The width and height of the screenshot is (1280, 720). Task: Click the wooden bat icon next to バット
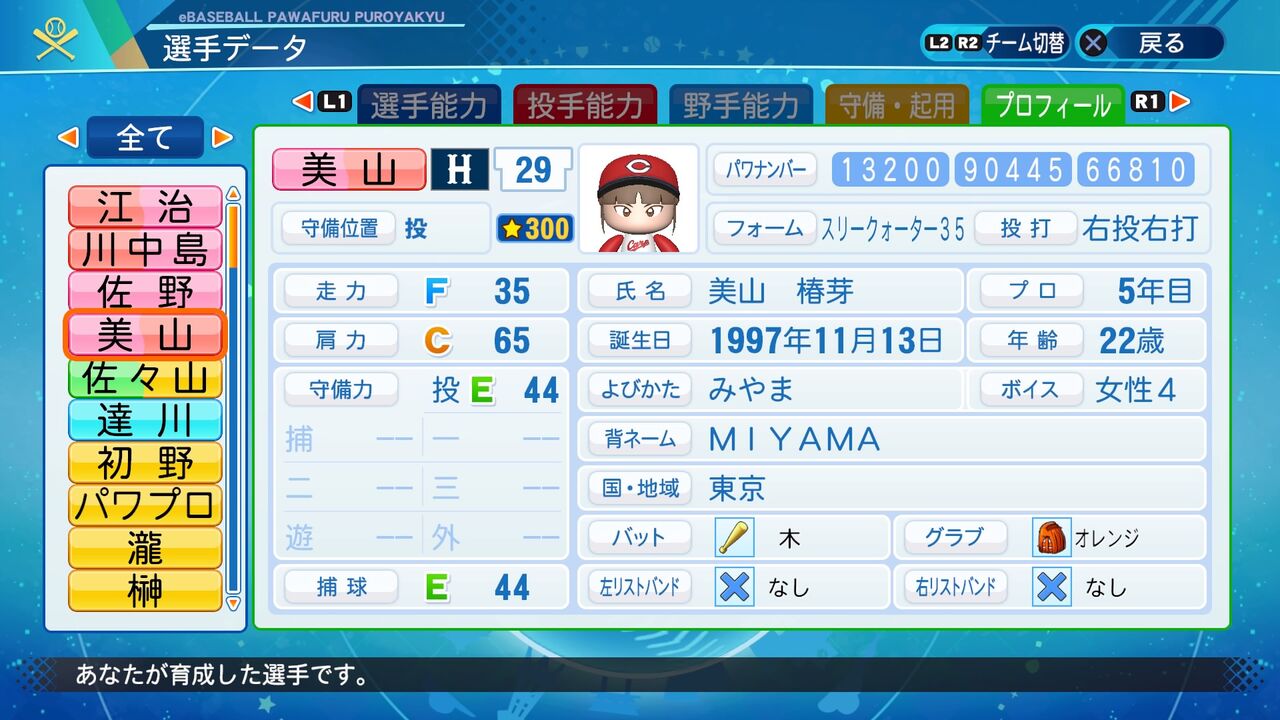click(735, 537)
